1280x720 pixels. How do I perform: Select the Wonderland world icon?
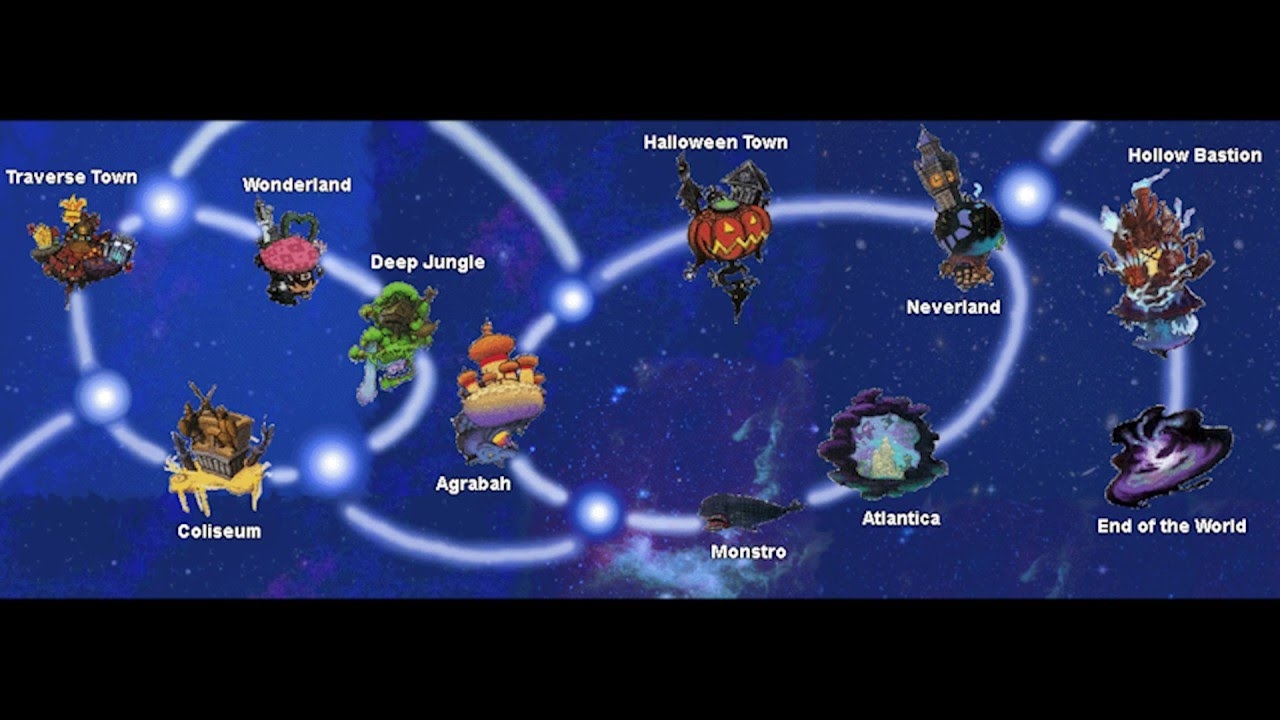pos(290,250)
